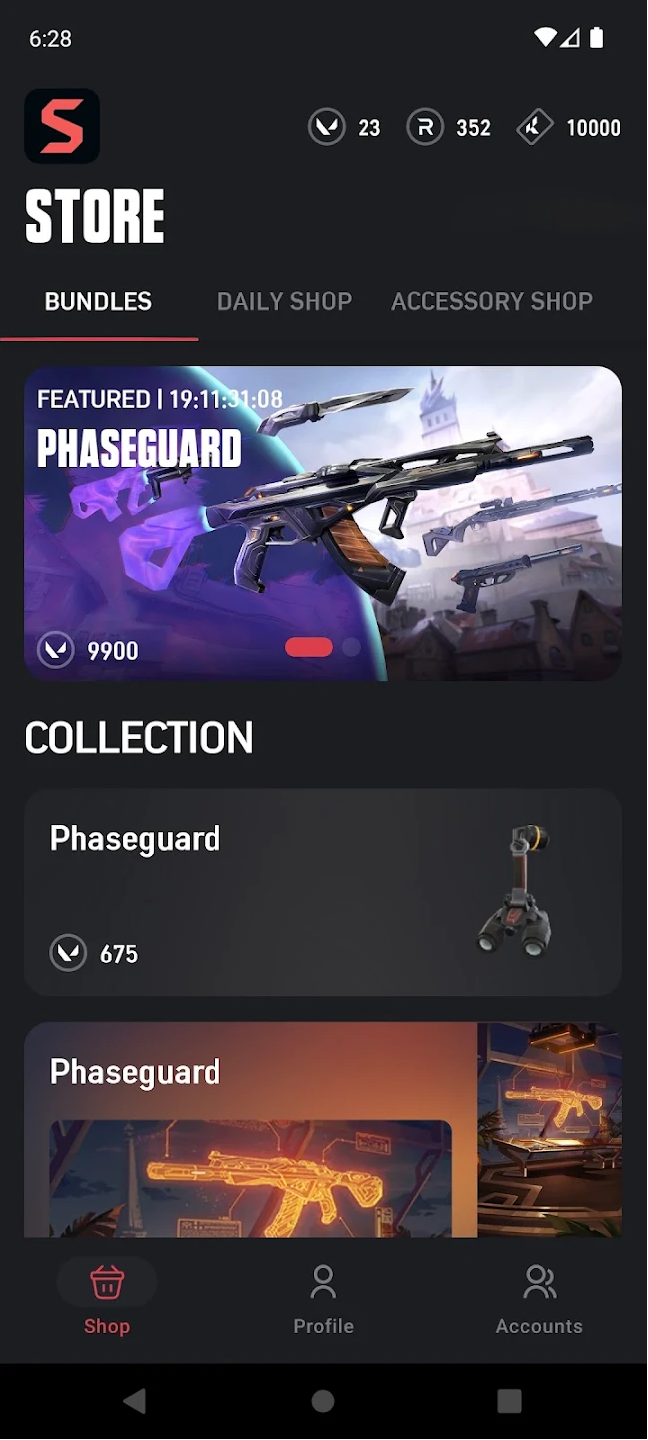Show the second bundle via the gray dot
648x1440 pixels.
click(351, 647)
